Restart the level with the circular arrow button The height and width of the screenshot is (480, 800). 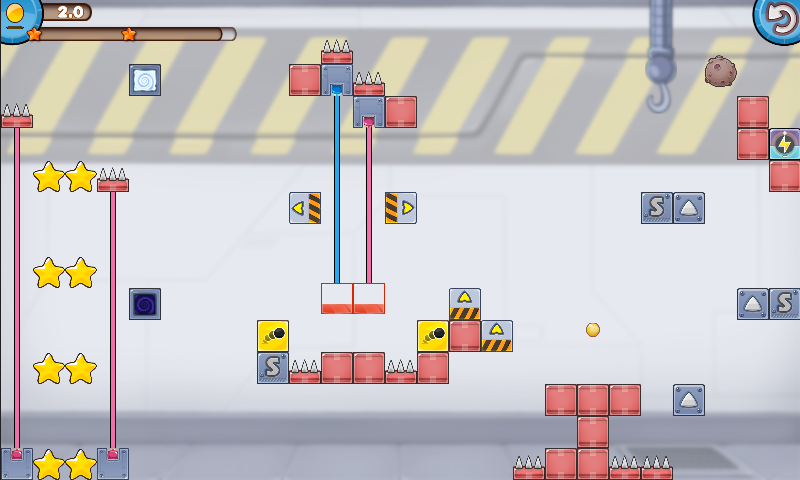point(779,18)
